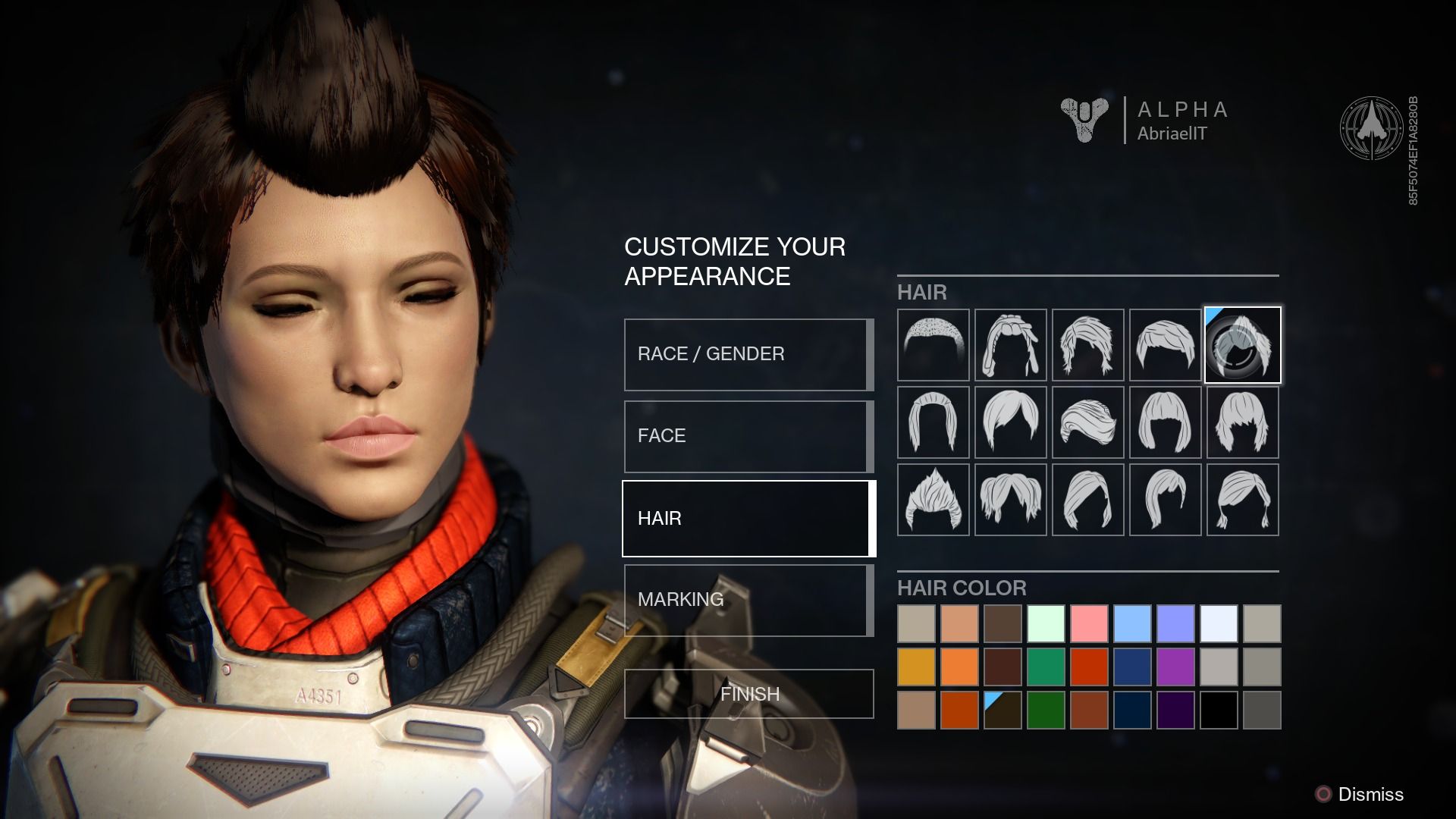
Task: Open the RACE / GENDER customization section
Action: [747, 353]
